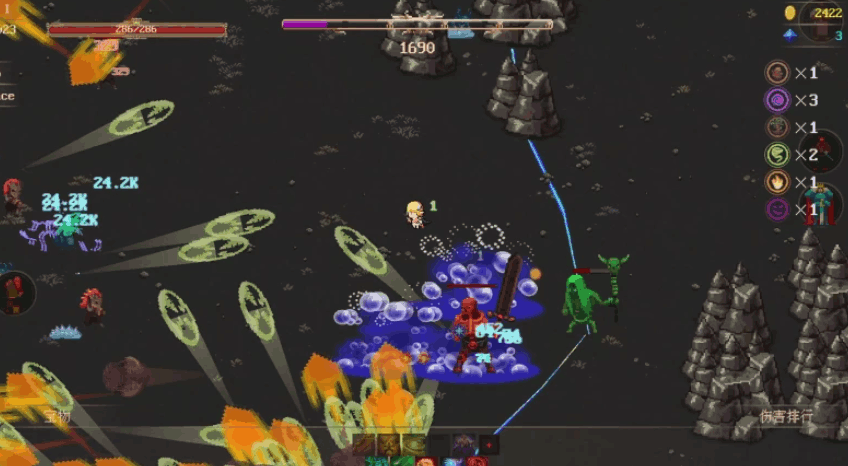The height and width of the screenshot is (466, 848).
Task: Select the orange flame buff icon
Action: (x=777, y=182)
